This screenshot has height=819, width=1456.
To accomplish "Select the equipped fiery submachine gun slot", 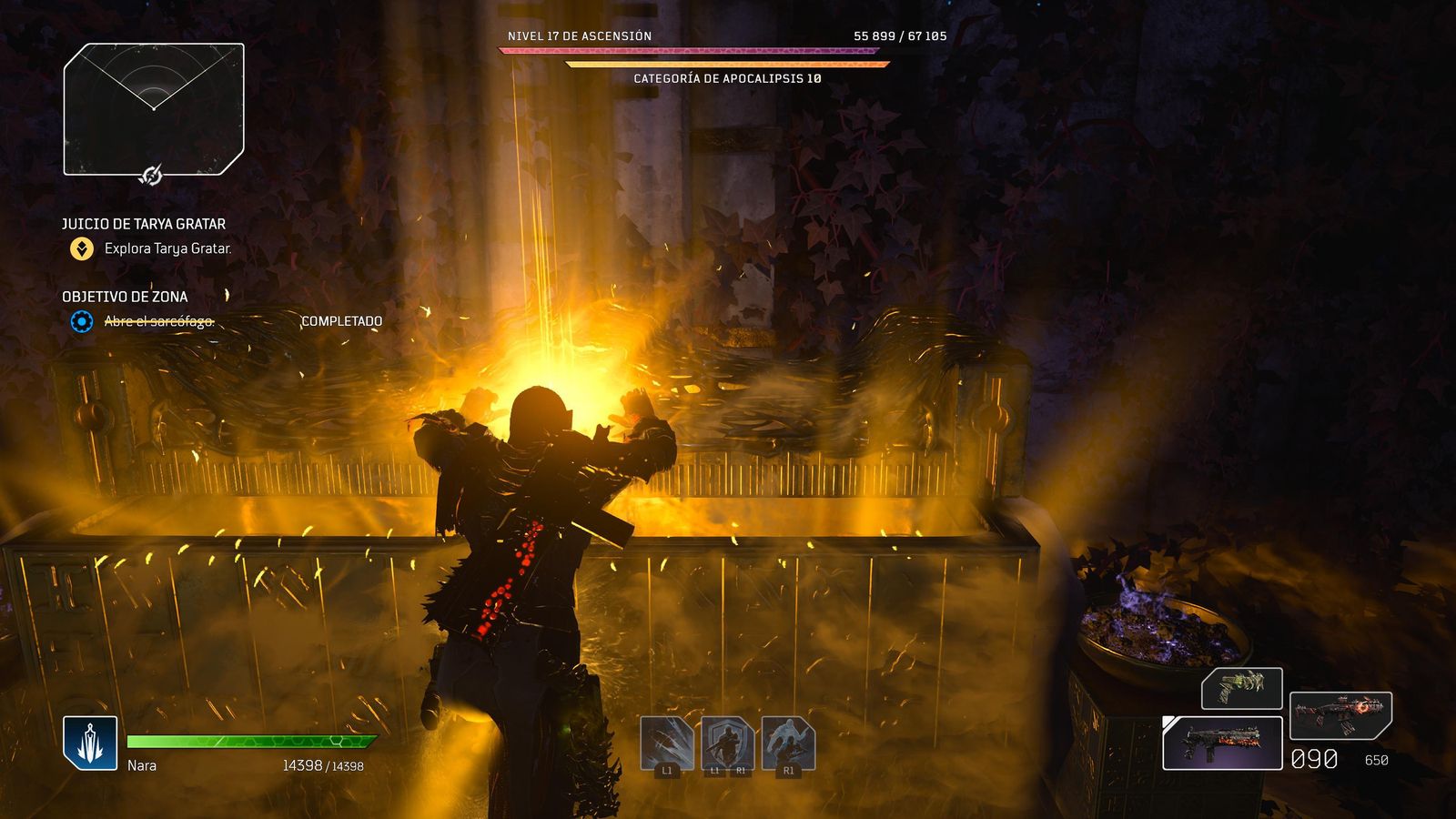I will pyautogui.click(x=1222, y=743).
